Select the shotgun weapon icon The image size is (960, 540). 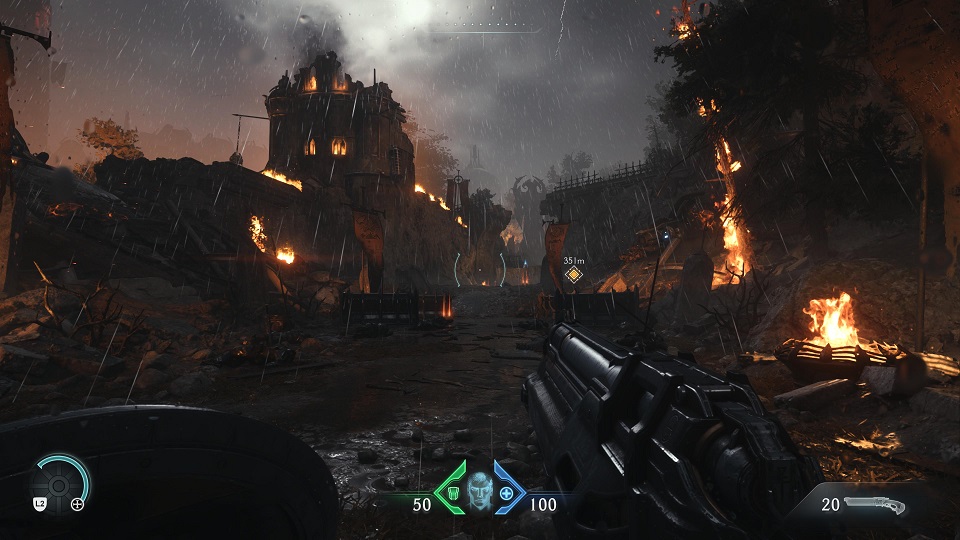tap(875, 505)
